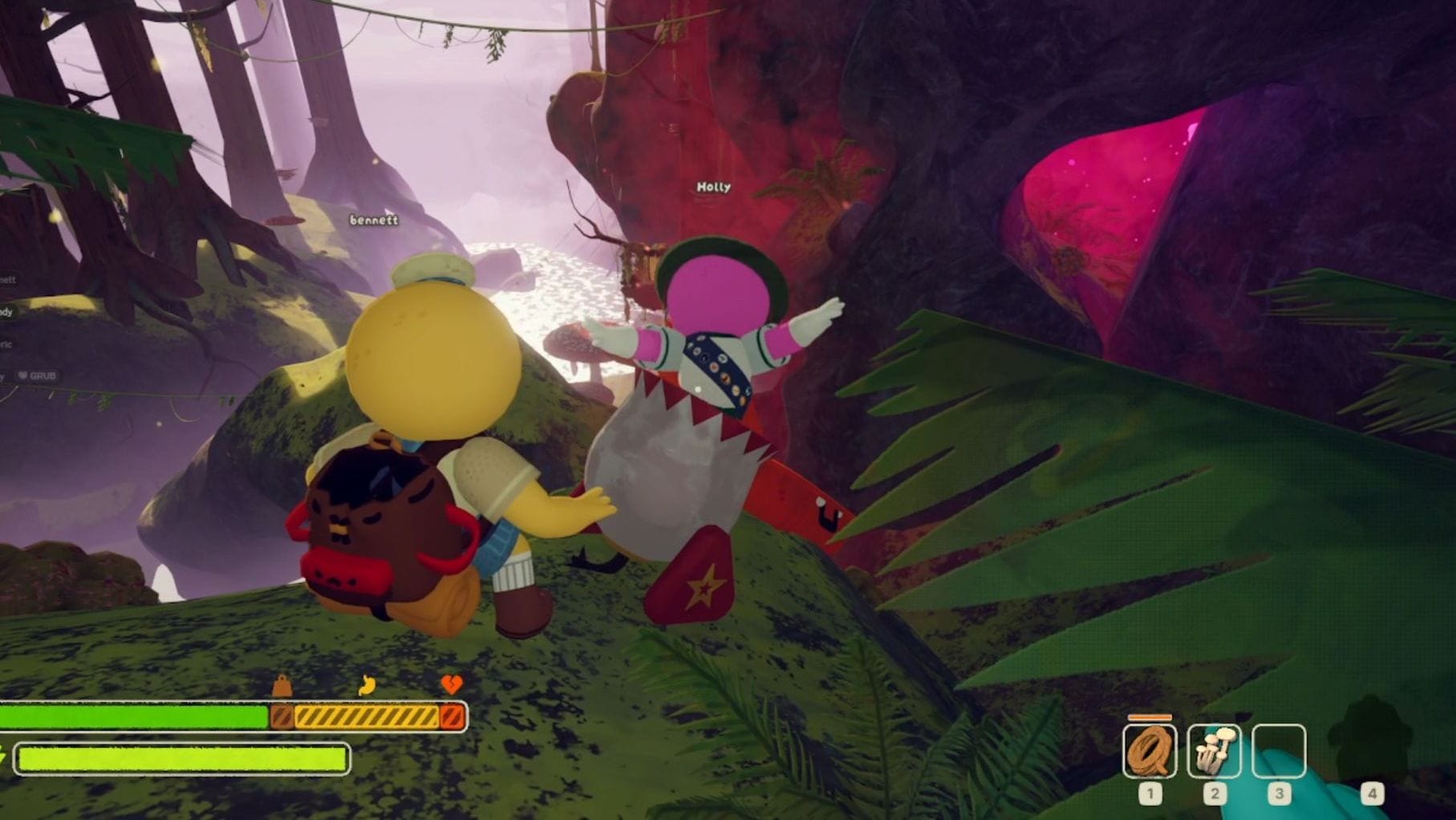
Task: Select the white mushroom cluster slot
Action: [1214, 751]
